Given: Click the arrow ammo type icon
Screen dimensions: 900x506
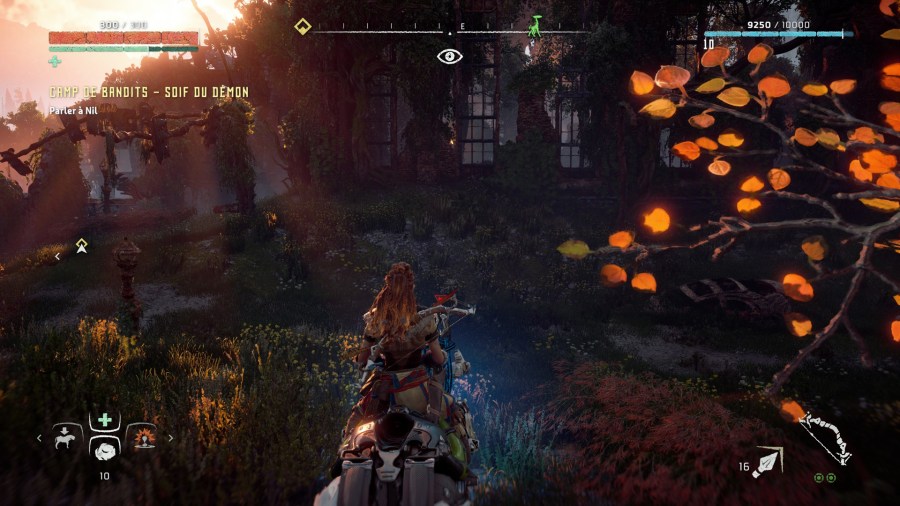Looking at the screenshot, I should pyautogui.click(x=770, y=461).
